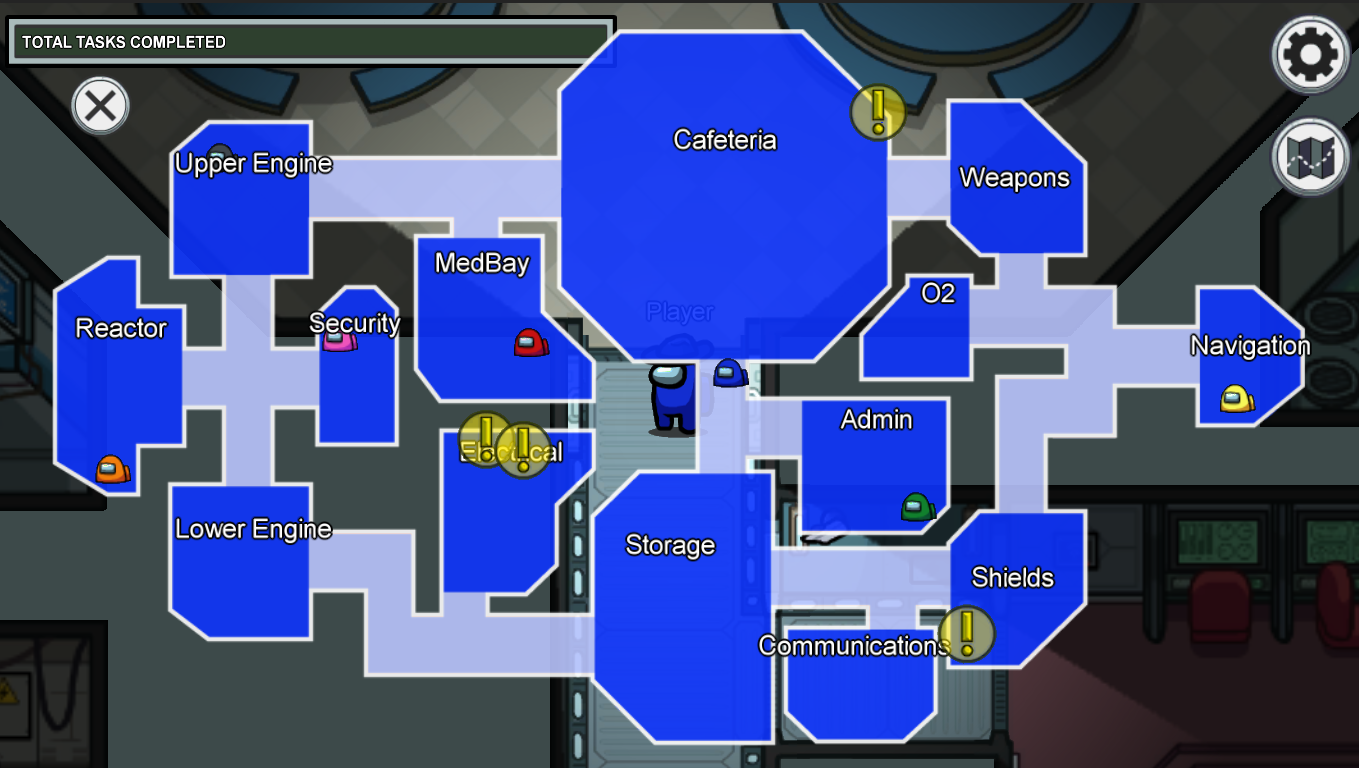Viewport: 1359px width, 768px height.
Task: Click the Total Tasks Completed progress bar
Action: [310, 42]
